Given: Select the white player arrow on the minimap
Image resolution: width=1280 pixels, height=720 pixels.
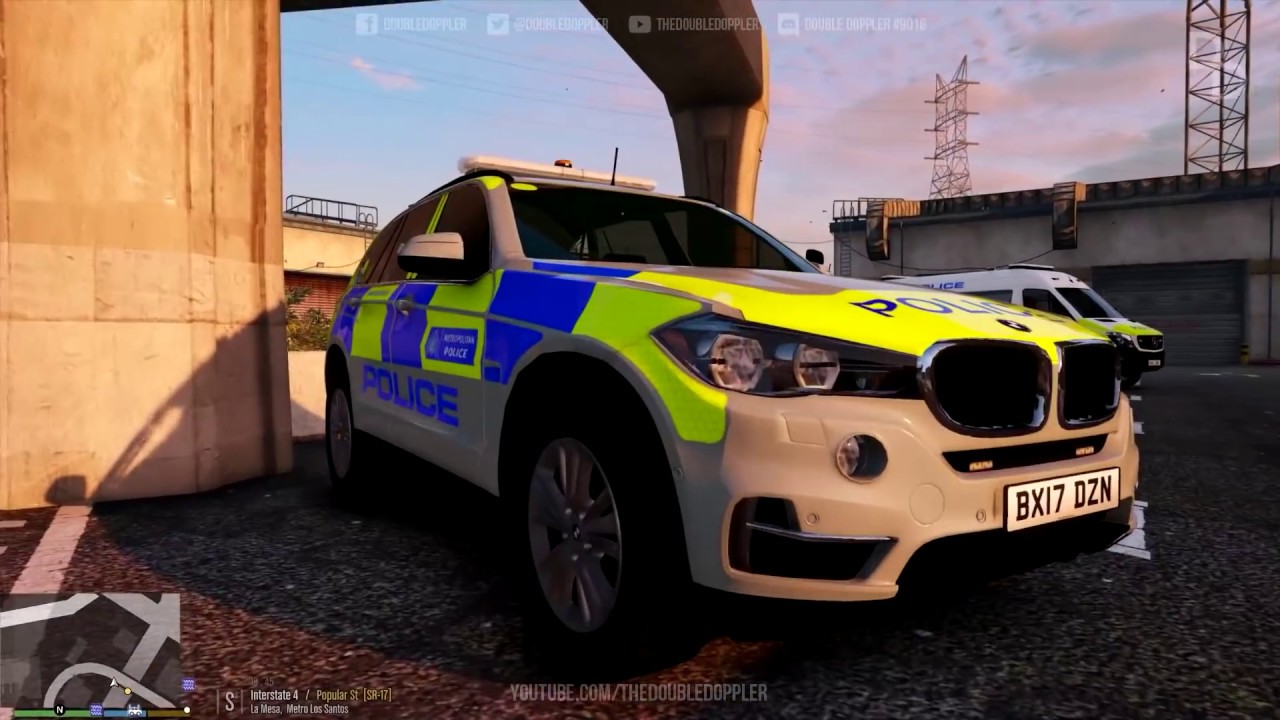Looking at the screenshot, I should pos(113,683).
